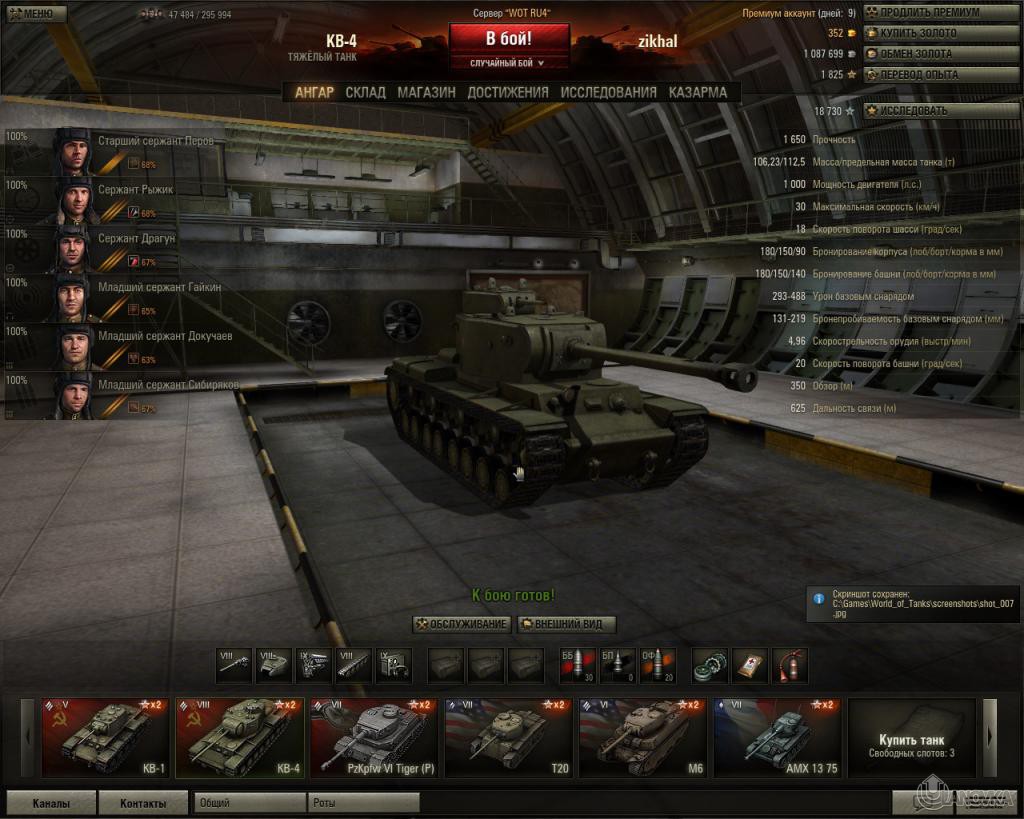
Task: Buy a new tank slot via Купить танк
Action: pos(910,737)
